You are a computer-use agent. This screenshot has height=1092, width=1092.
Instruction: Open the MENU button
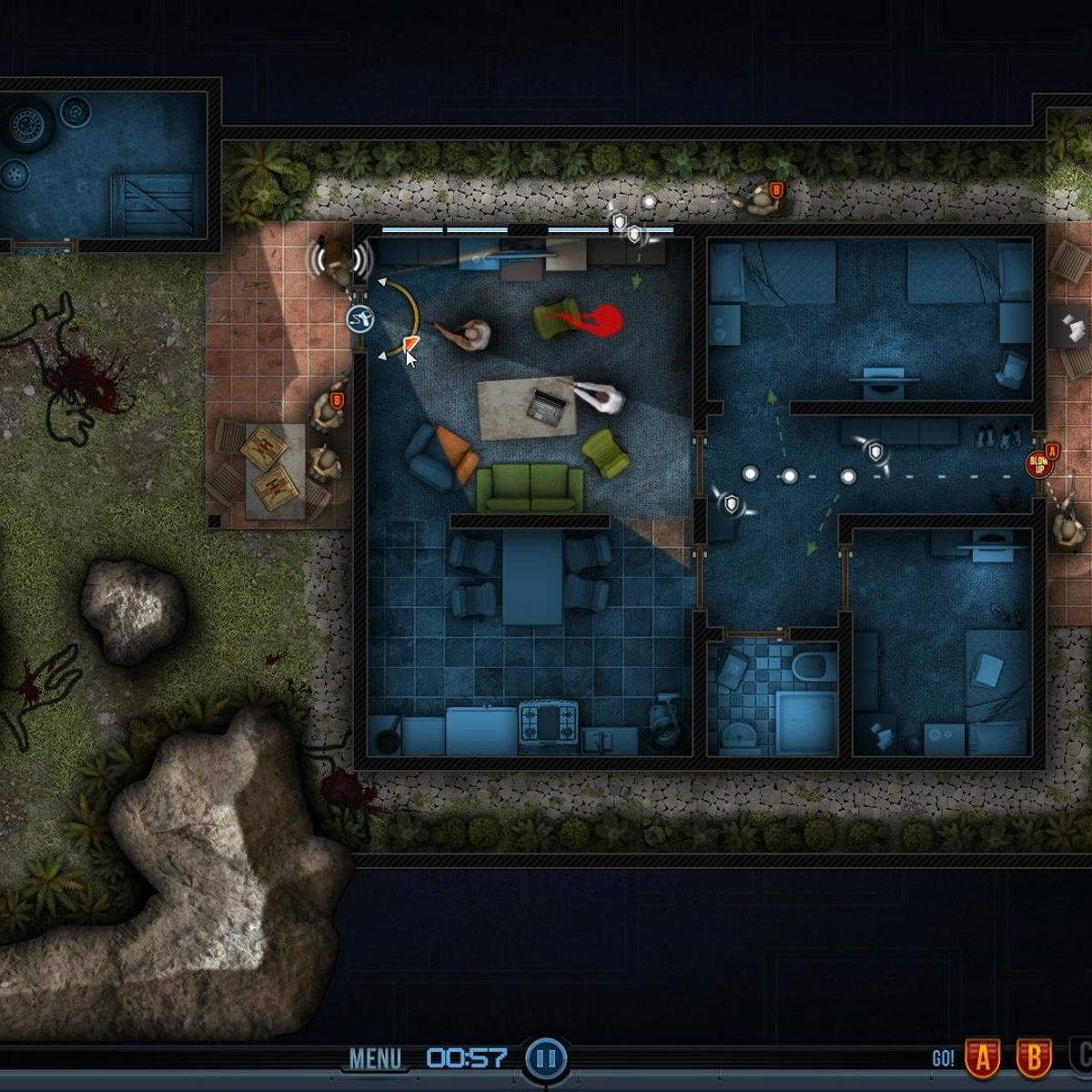pos(375,1058)
